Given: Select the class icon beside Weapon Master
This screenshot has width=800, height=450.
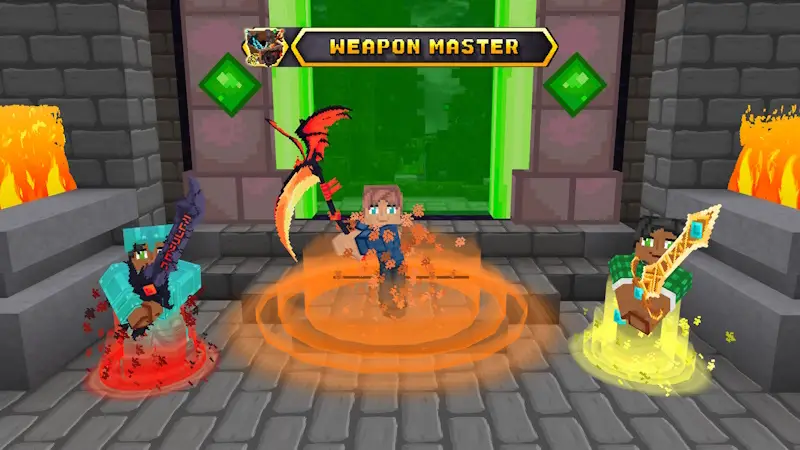Looking at the screenshot, I should [x=263, y=46].
